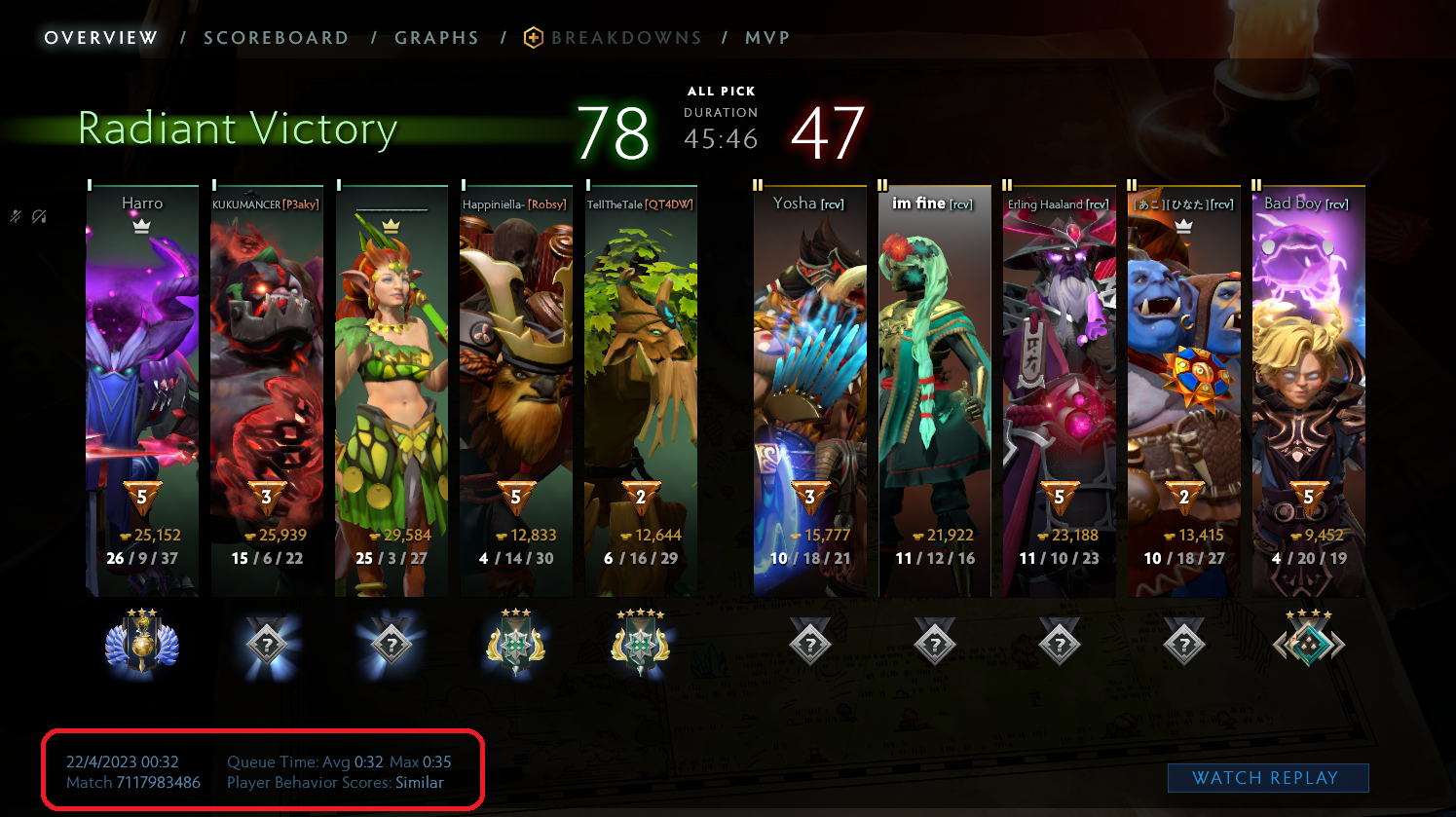Toggle the muted microphone icon

(x=15, y=215)
